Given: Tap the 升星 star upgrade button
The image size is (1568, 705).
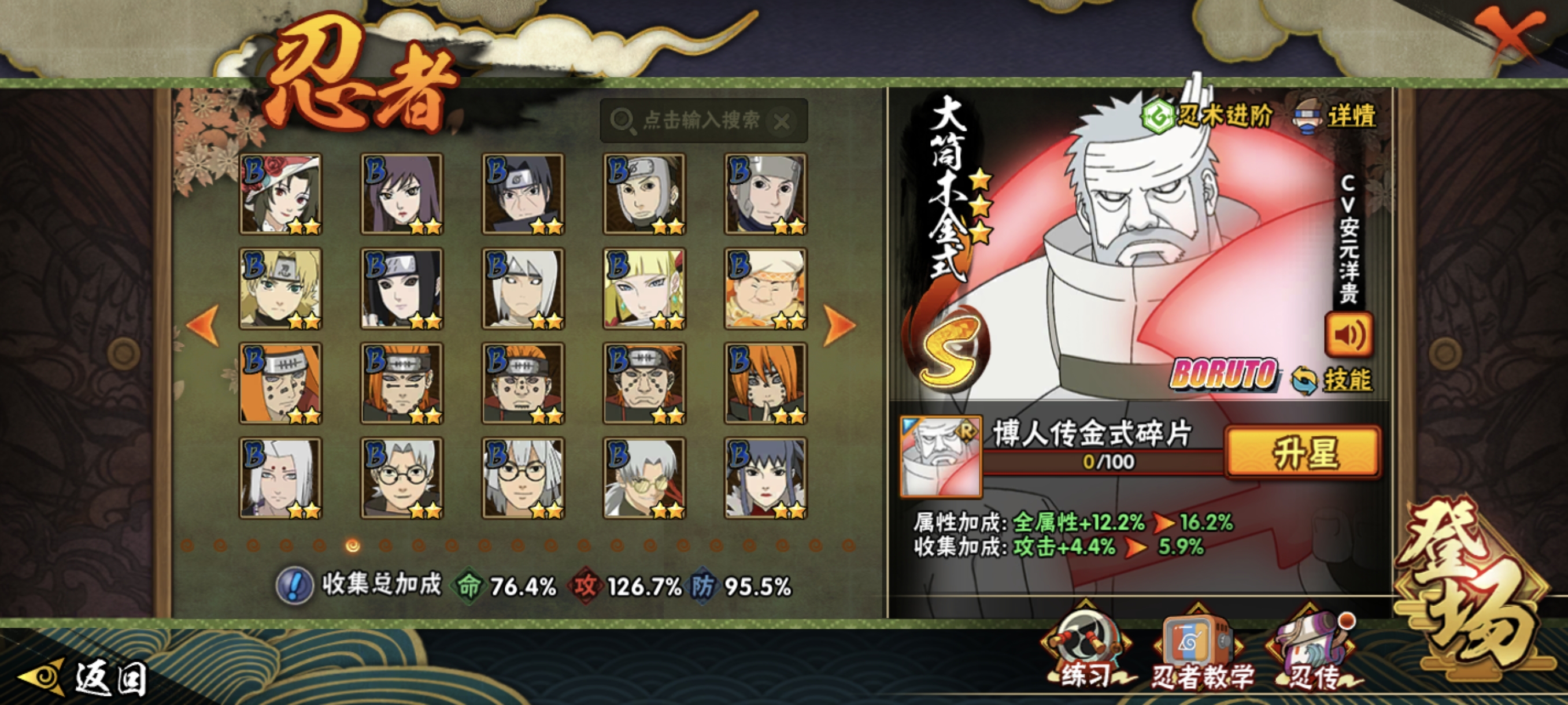Looking at the screenshot, I should point(1303,452).
